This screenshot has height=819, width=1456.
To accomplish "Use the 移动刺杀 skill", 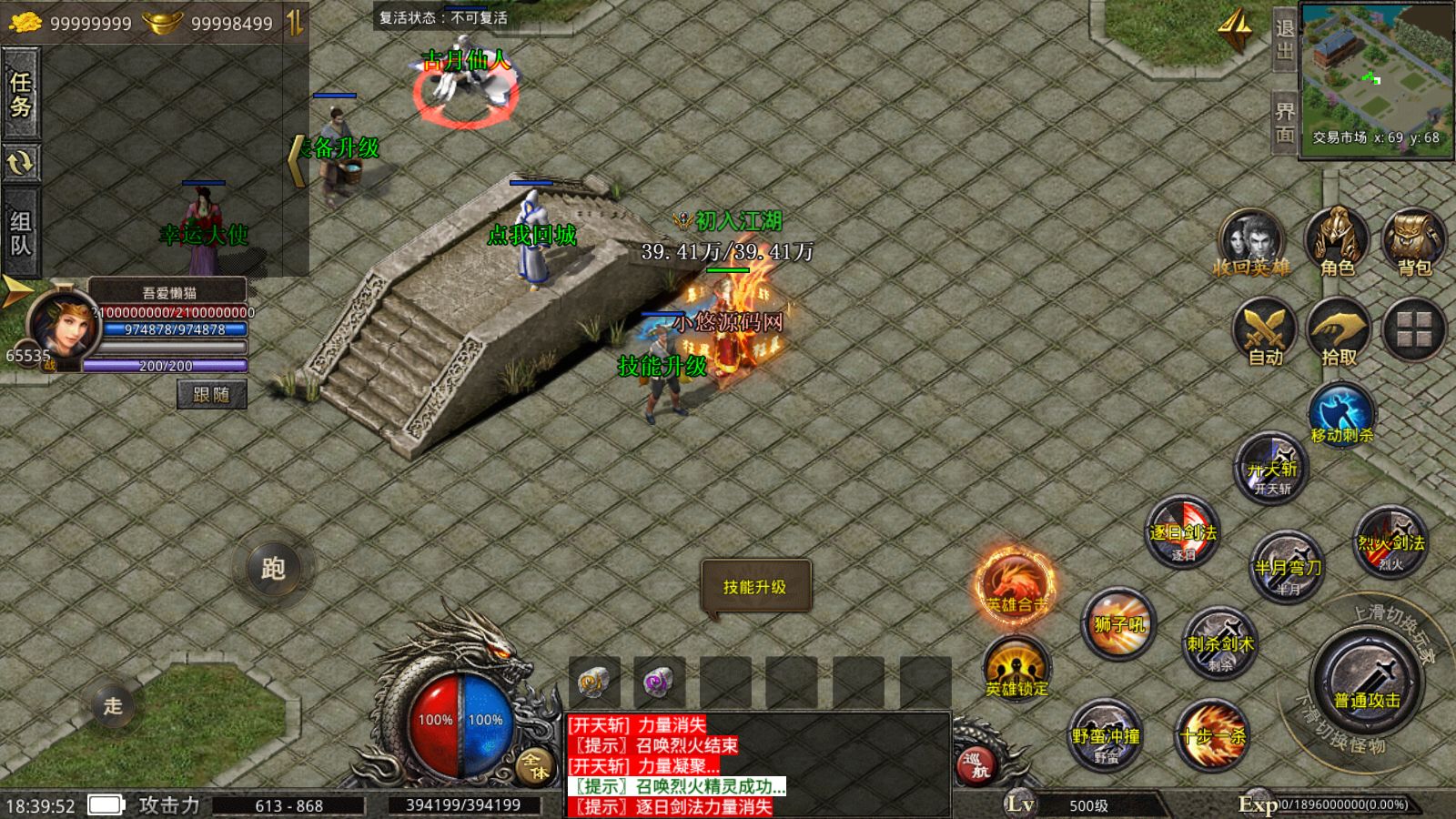I will [x=1341, y=415].
